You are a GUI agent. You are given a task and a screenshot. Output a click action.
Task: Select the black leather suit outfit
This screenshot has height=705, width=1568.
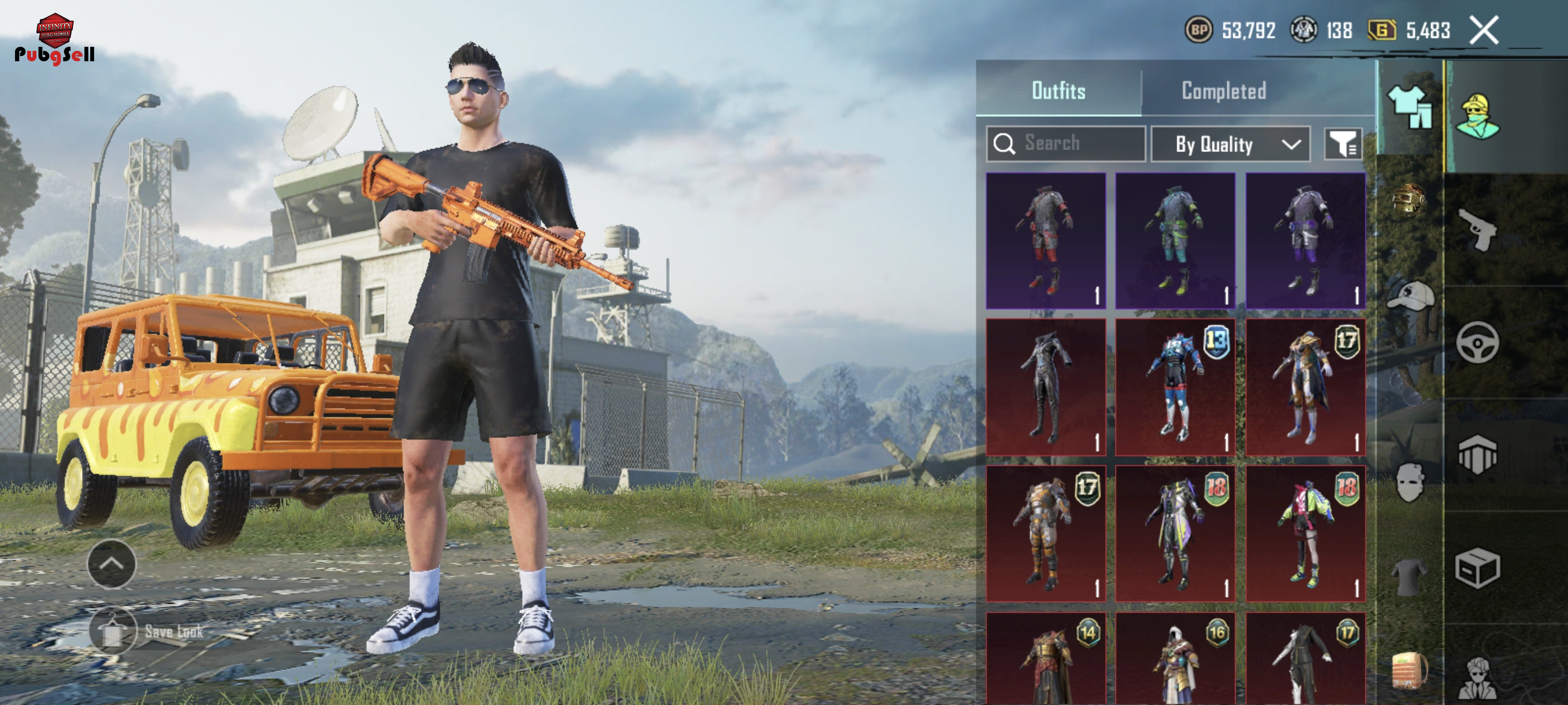(x=1046, y=388)
